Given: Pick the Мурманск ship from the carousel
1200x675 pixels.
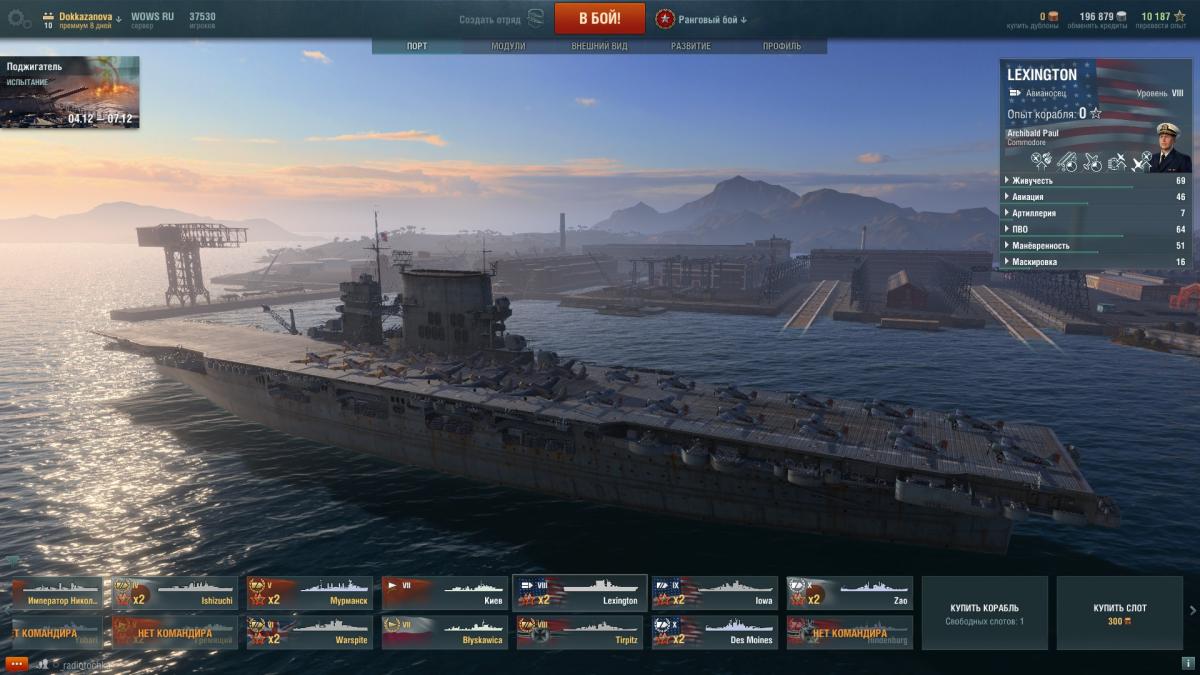Looking at the screenshot, I should click(x=309, y=592).
